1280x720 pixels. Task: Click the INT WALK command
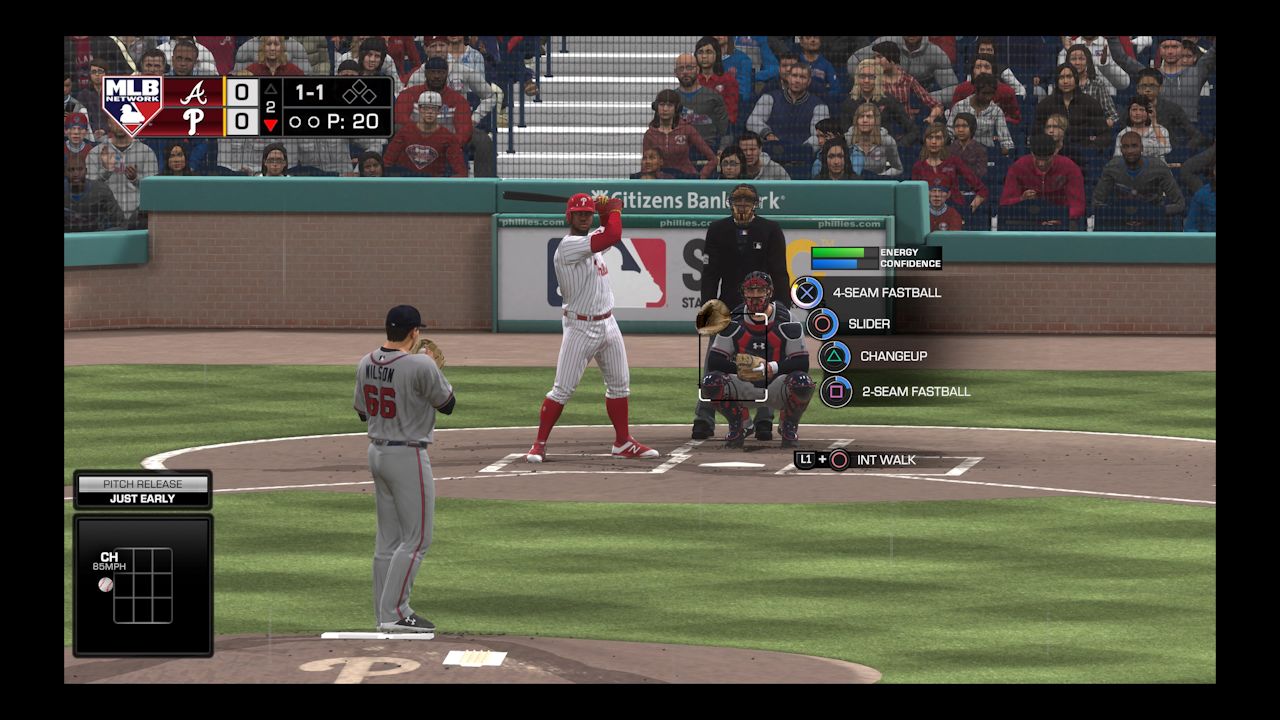887,461
